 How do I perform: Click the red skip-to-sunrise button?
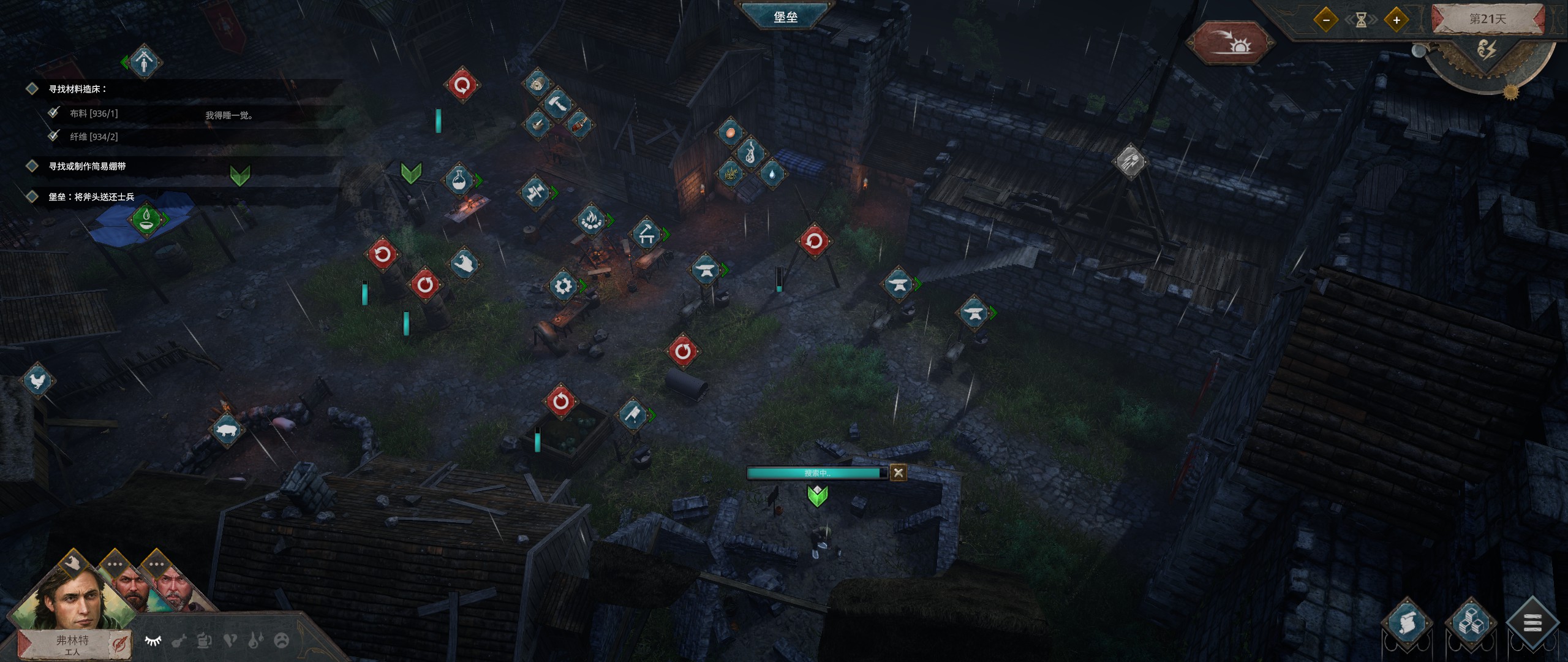[1230, 44]
